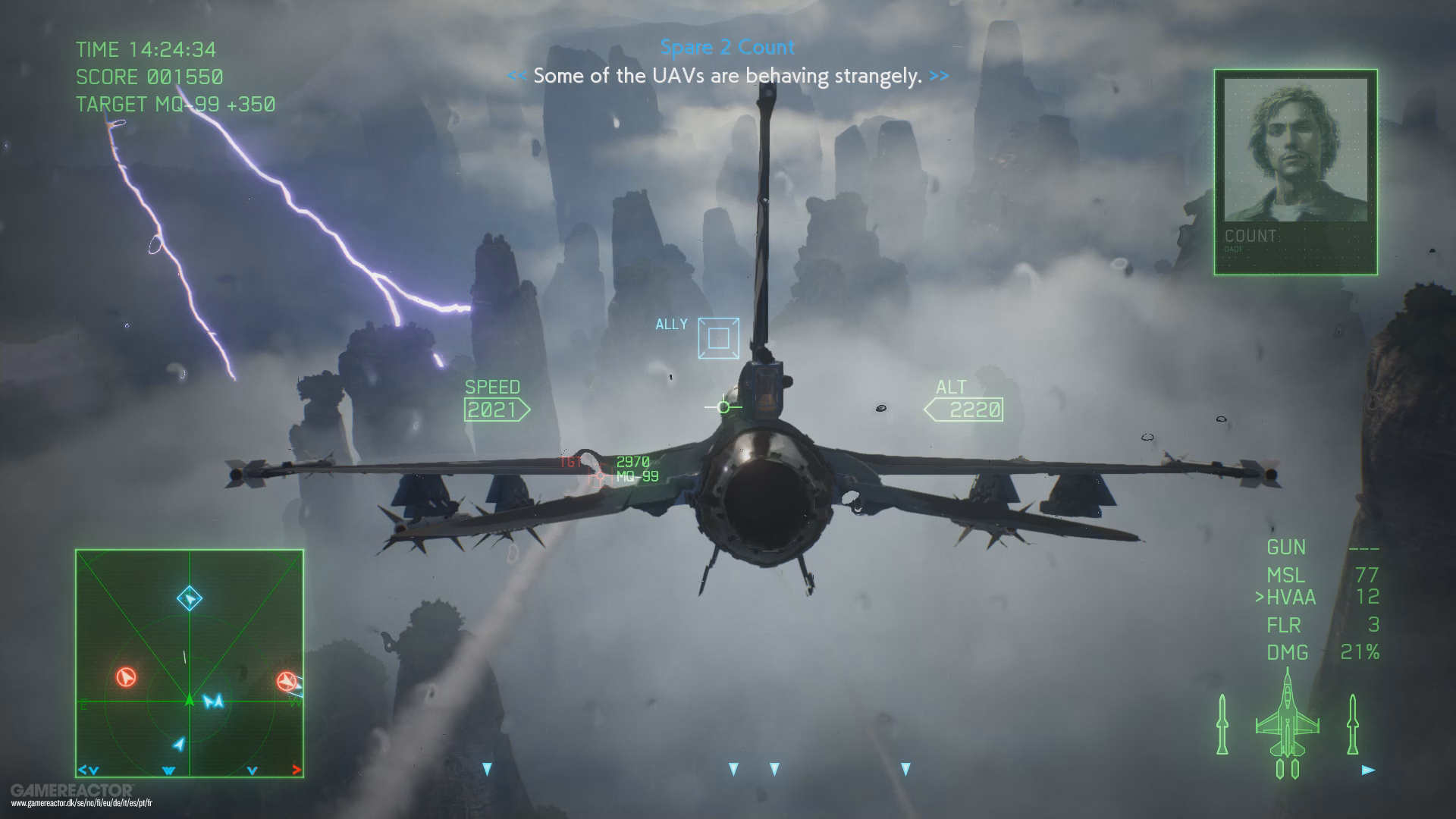Open Count's portrait panel
Screen dimensions: 1456x819
pyautogui.click(x=1294, y=171)
